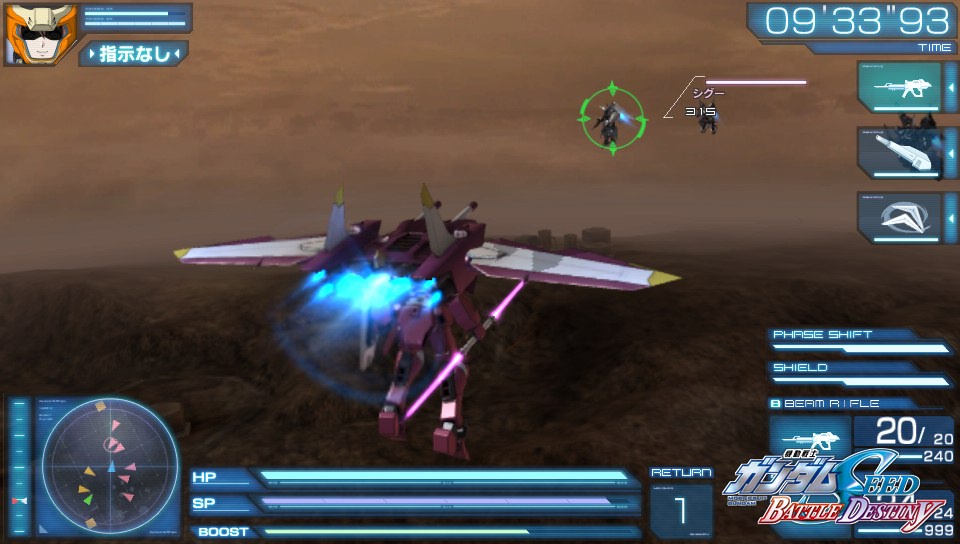The image size is (960, 544).
Task: Select the beam rifle weapon slot
Action: point(899,88)
